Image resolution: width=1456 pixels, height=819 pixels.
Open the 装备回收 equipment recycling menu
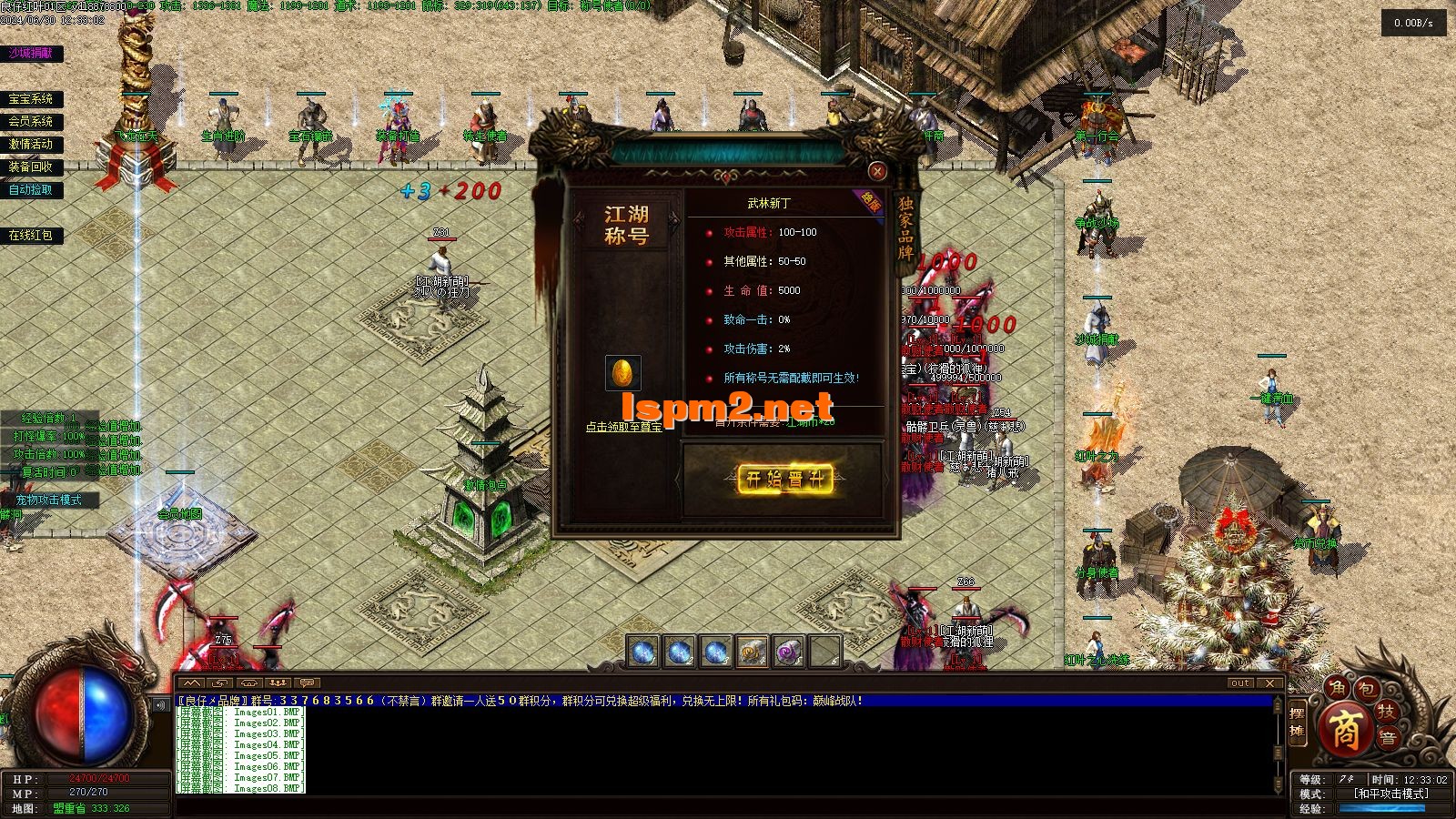pyautogui.click(x=31, y=167)
